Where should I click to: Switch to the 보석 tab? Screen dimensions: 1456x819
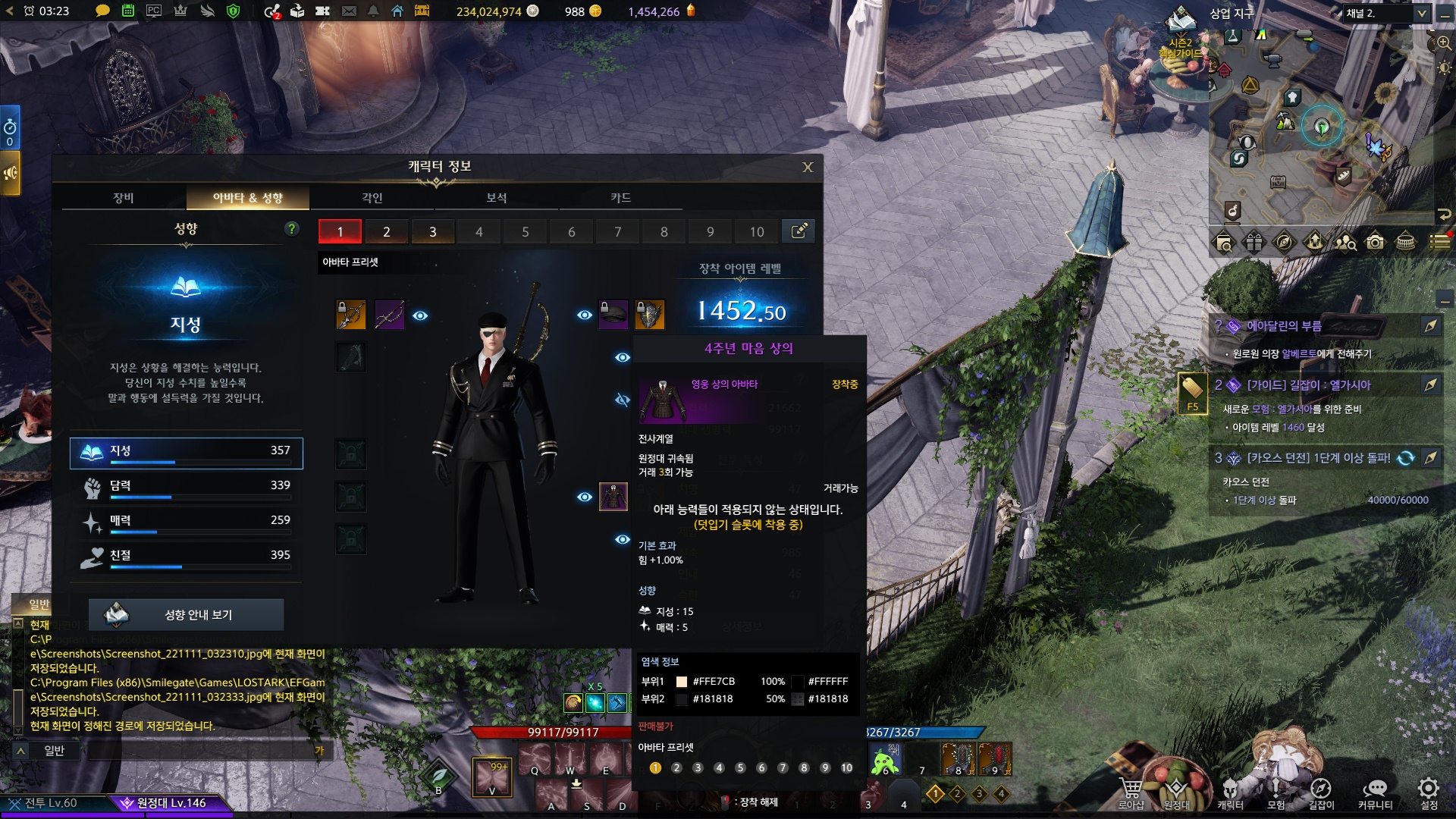497,198
